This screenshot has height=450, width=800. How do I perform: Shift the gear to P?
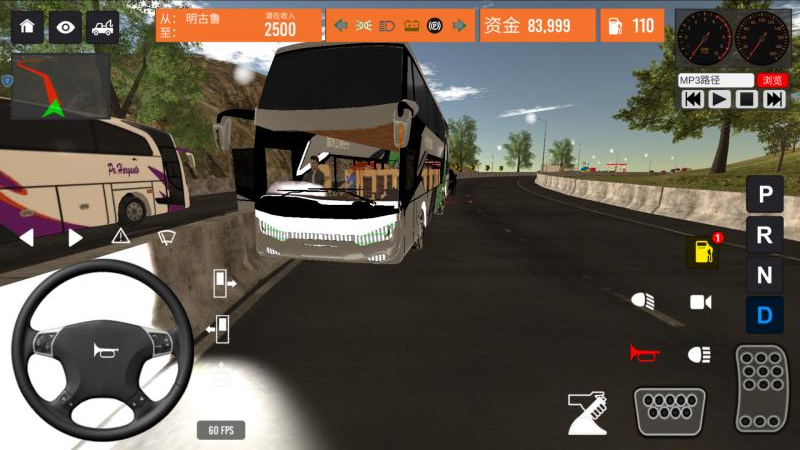(x=764, y=194)
